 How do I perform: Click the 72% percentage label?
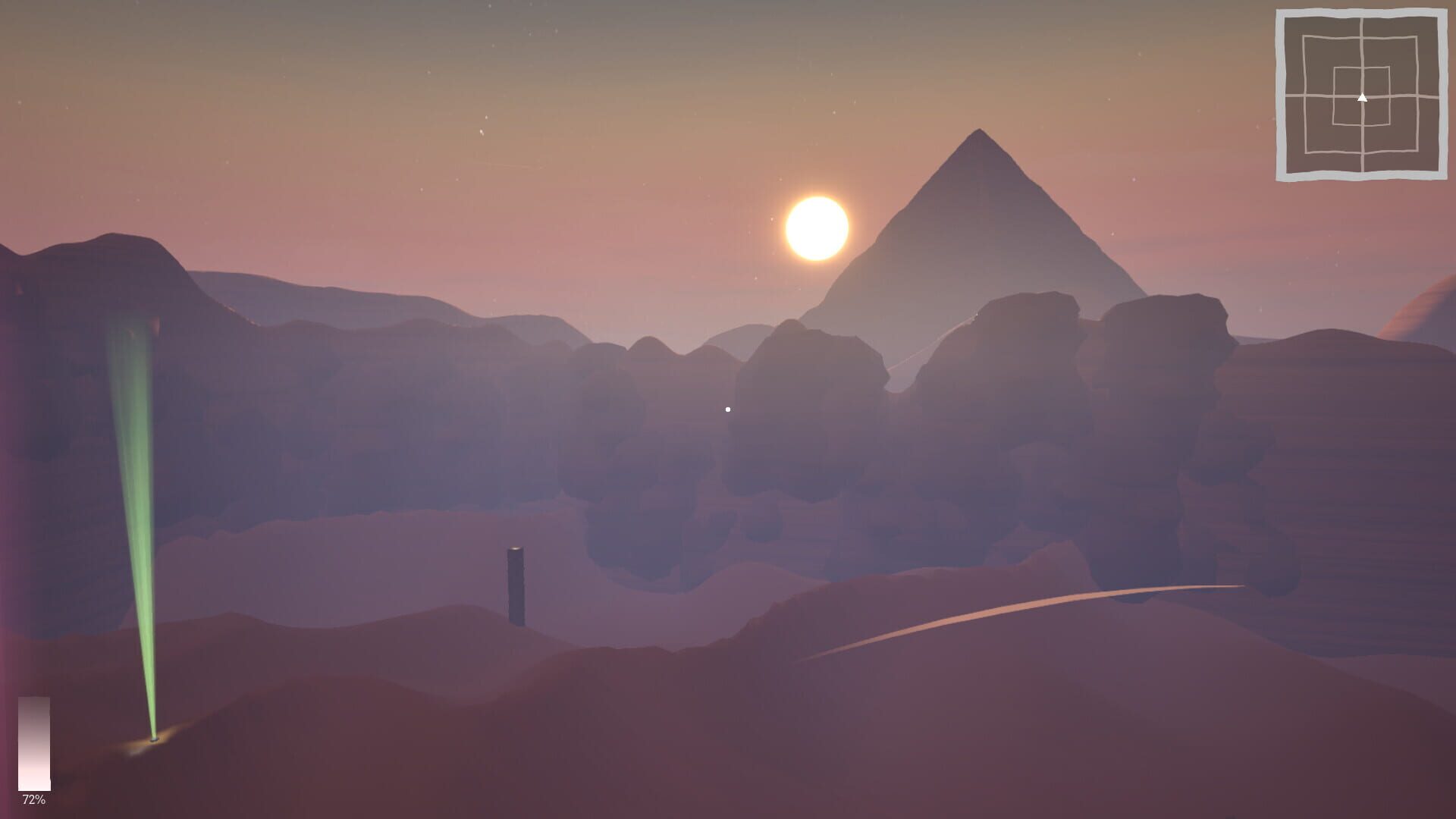tap(34, 799)
